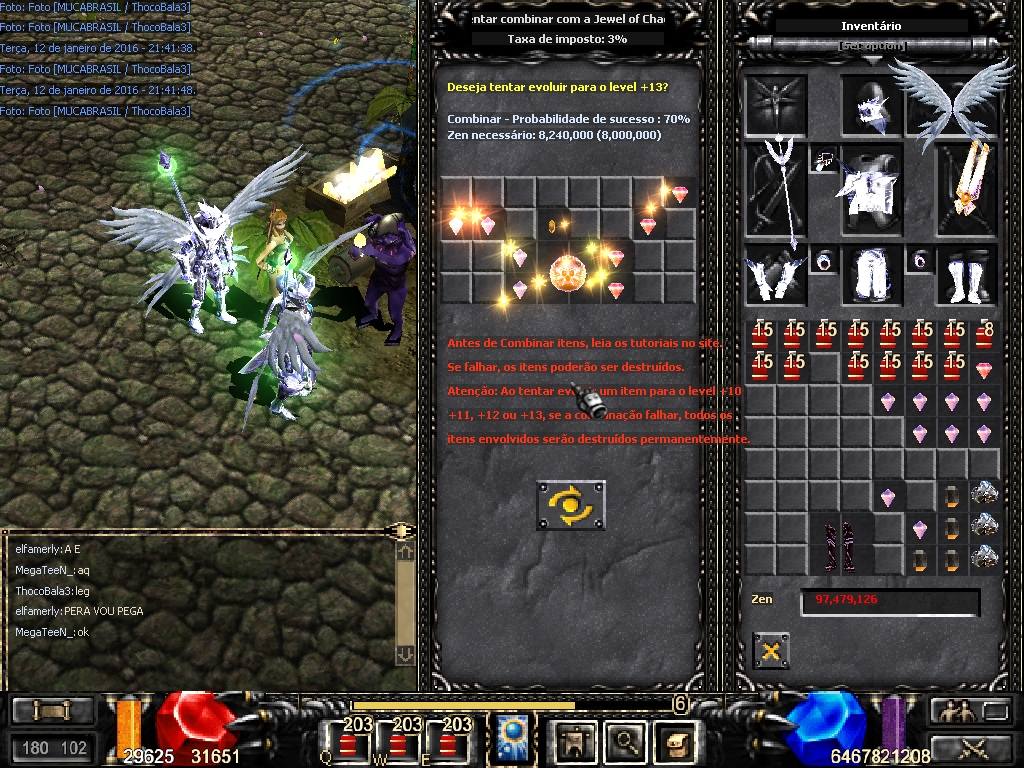Activate the blue skill icon on the hotbar
Screen dimensions: 1024x768
[x=512, y=740]
